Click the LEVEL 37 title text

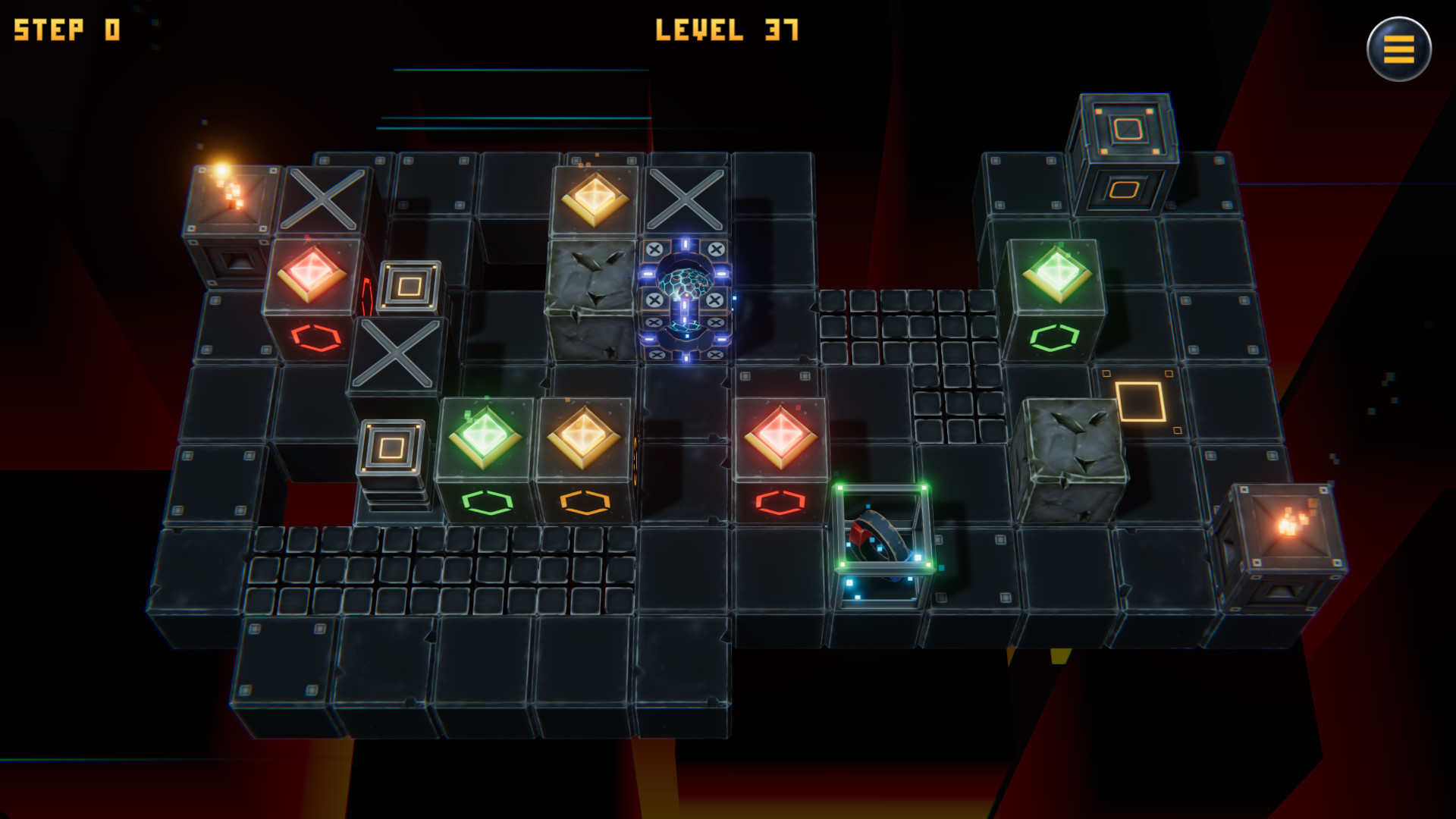(x=728, y=30)
